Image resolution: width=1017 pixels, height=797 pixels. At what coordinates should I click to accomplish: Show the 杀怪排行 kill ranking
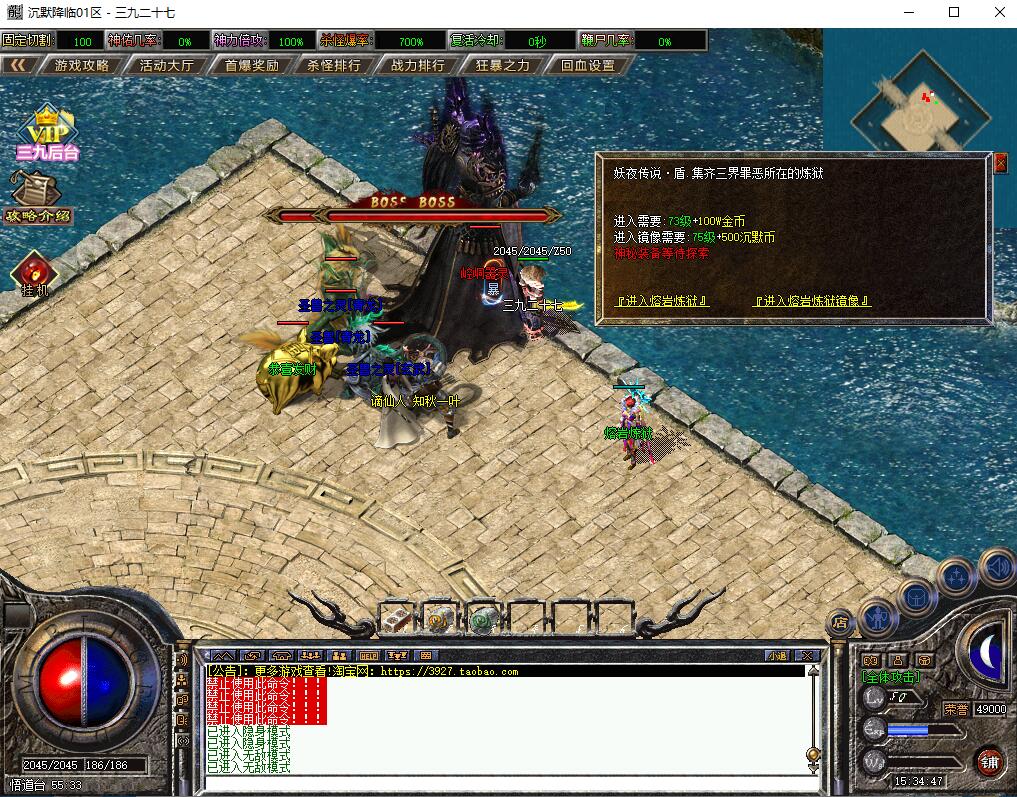[335, 66]
